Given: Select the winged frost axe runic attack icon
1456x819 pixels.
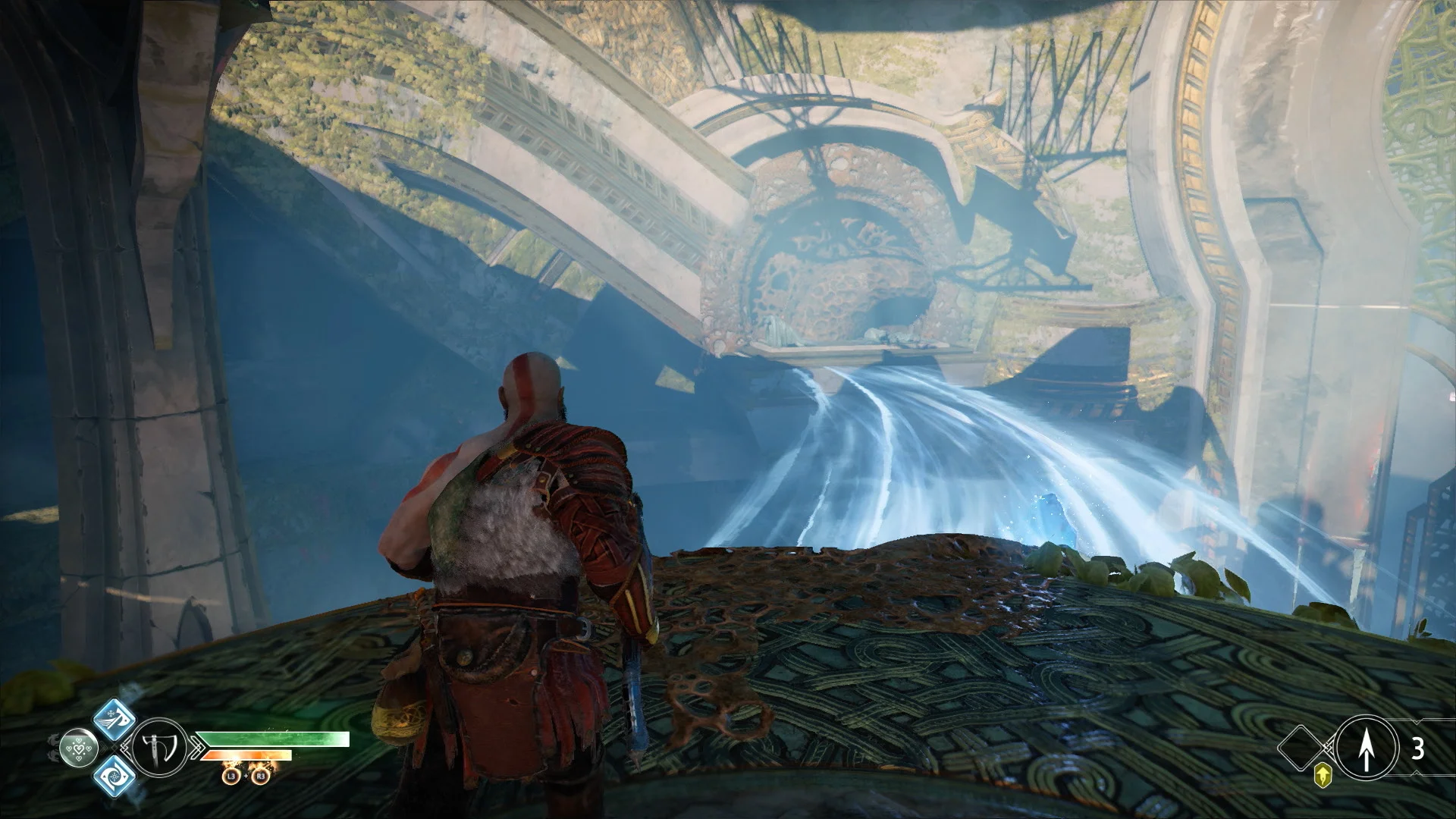Looking at the screenshot, I should pyautogui.click(x=115, y=722).
